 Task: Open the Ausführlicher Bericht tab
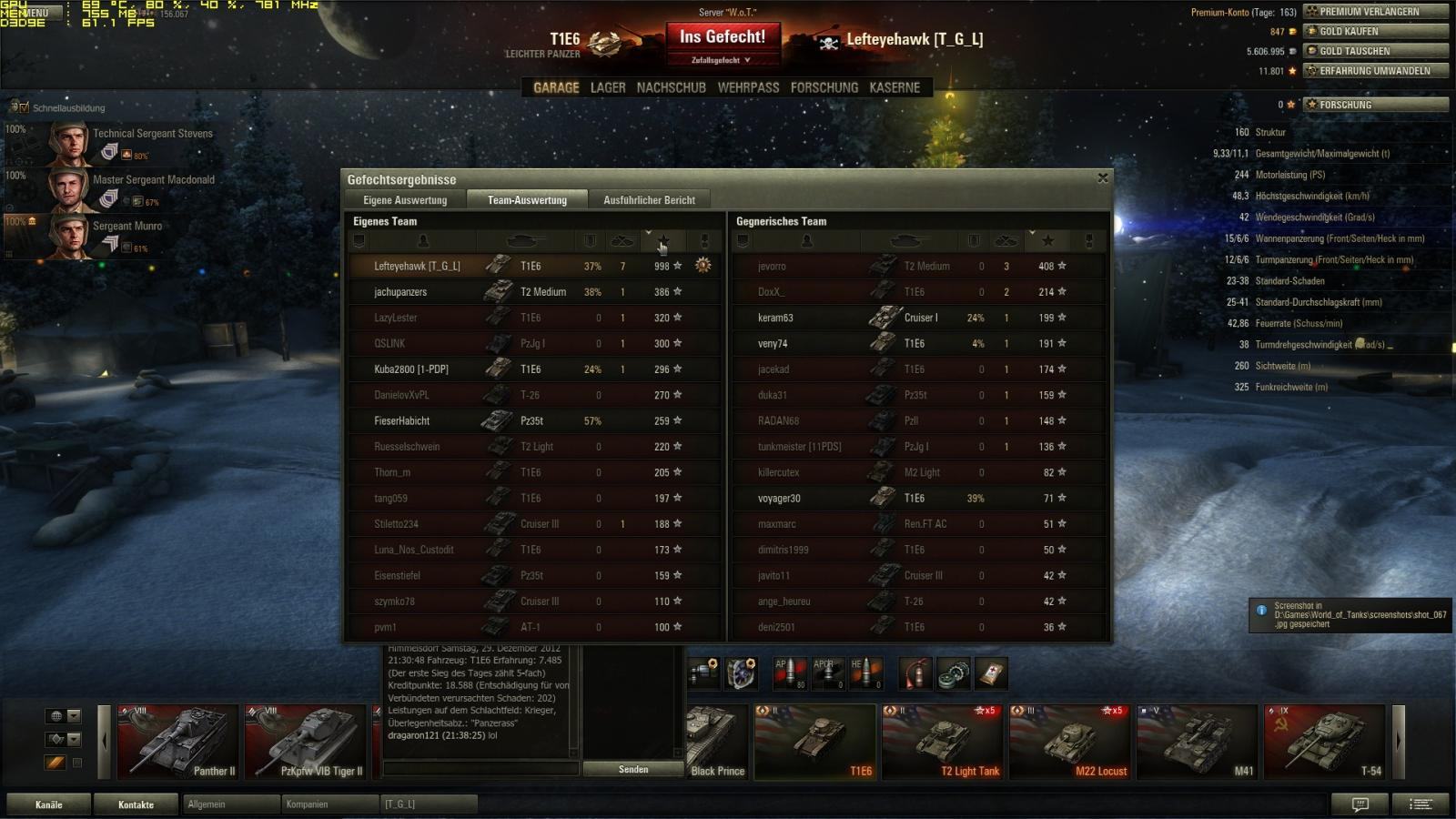649,200
